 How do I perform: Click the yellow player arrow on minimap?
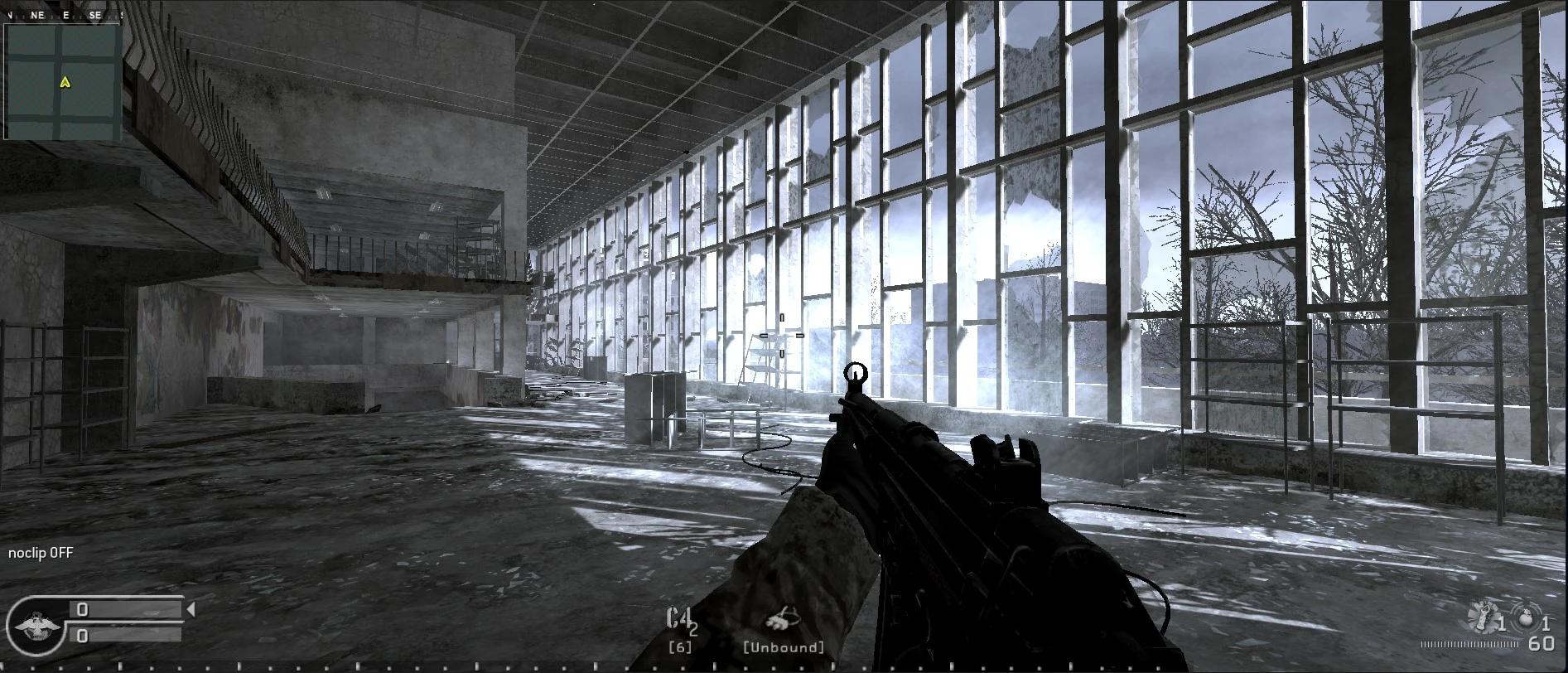coord(65,84)
